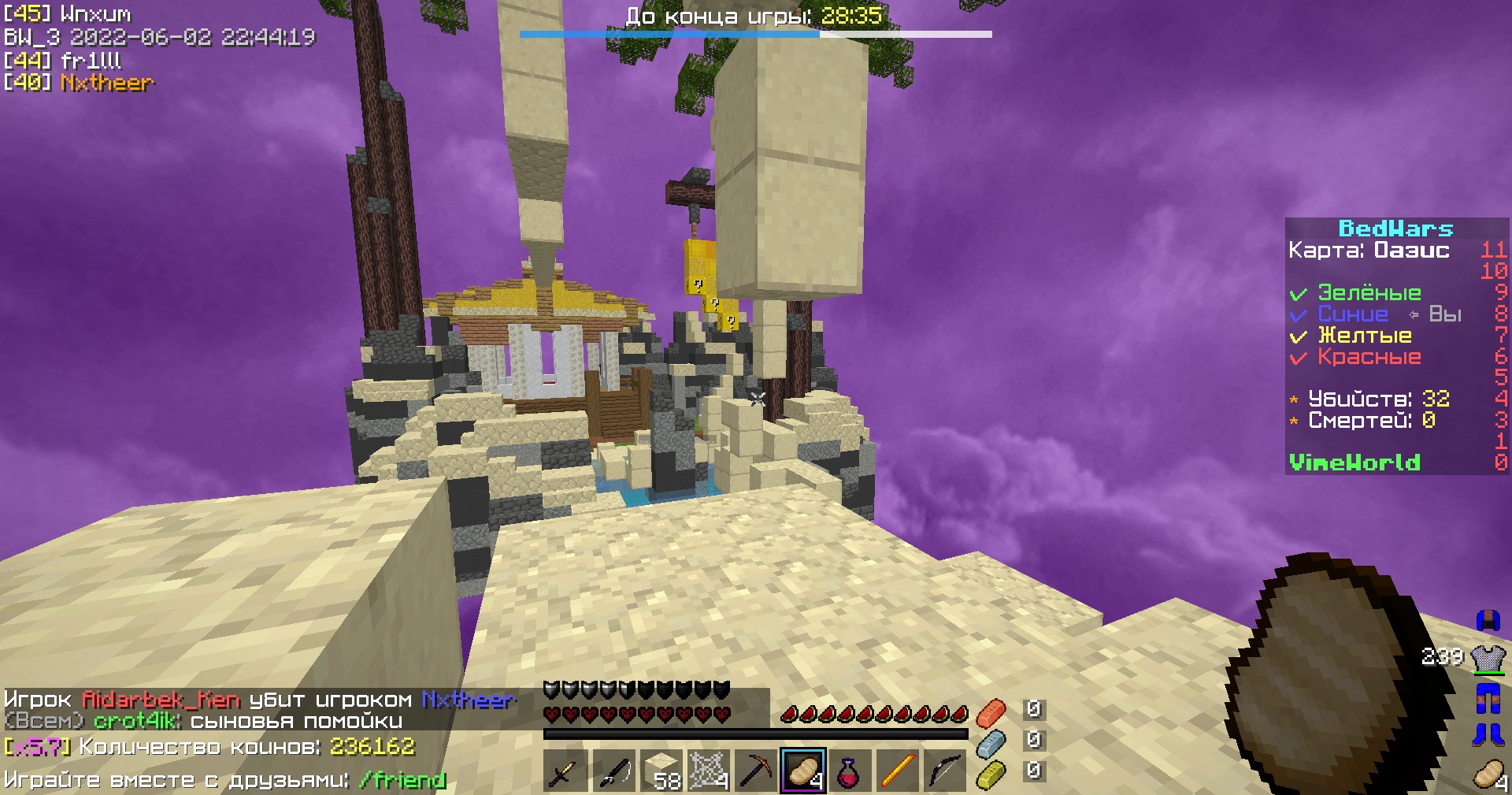Image resolution: width=1512 pixels, height=795 pixels.
Task: Select the red potion hotbar slot
Action: point(850,771)
